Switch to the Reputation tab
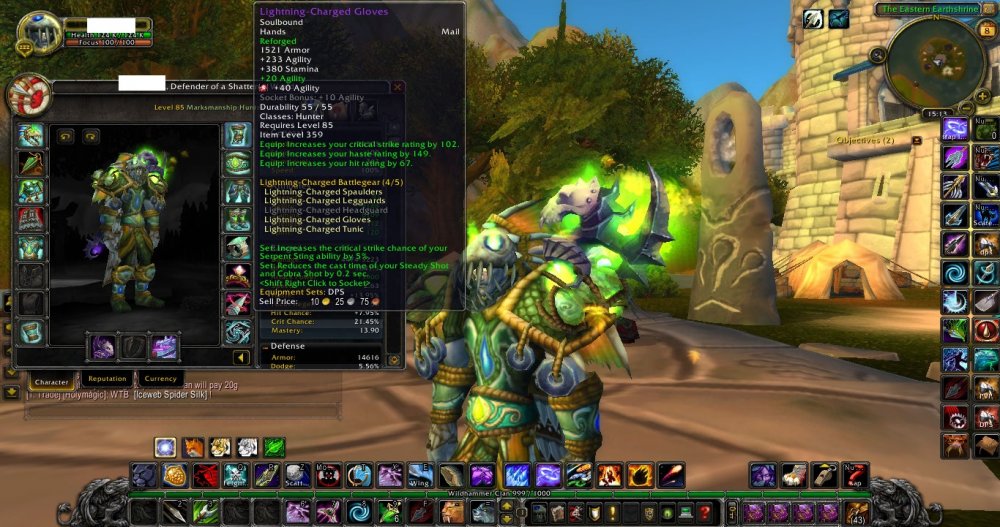1000x527 pixels. pyautogui.click(x=107, y=379)
